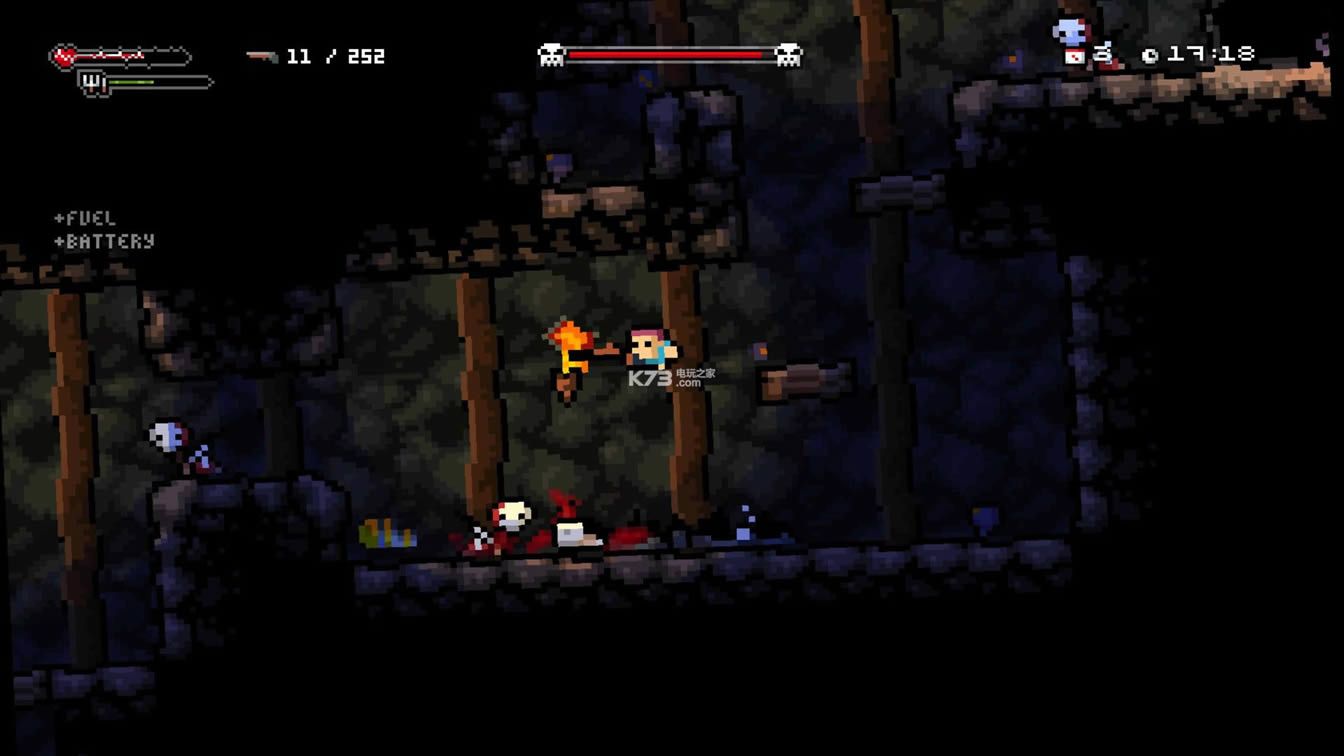Select the shotgun weapon icon
This screenshot has height=756, width=1344.
261,57
